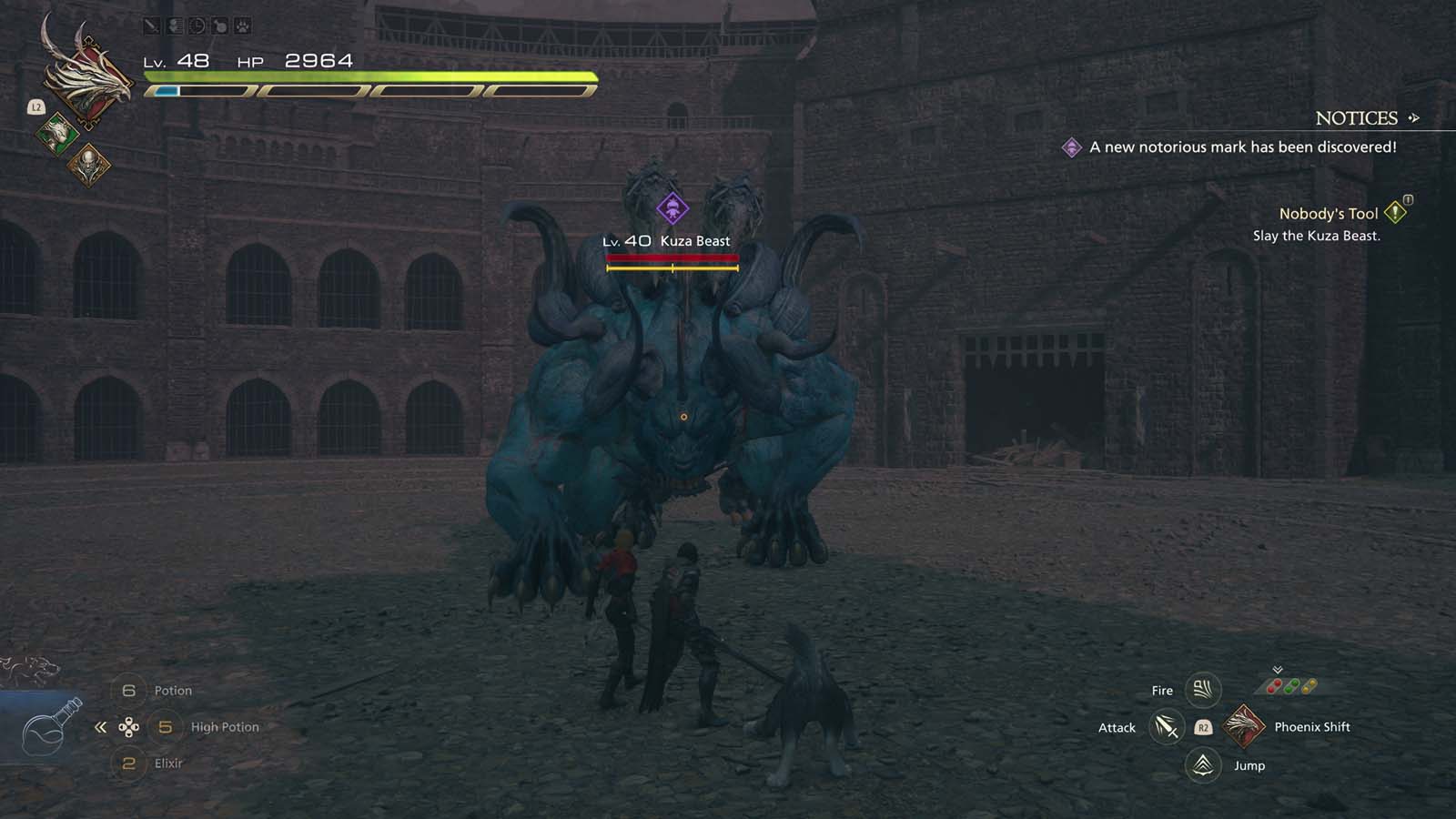The height and width of the screenshot is (819, 1456).
Task: Click the R2 button prompt
Action: pos(1201,727)
